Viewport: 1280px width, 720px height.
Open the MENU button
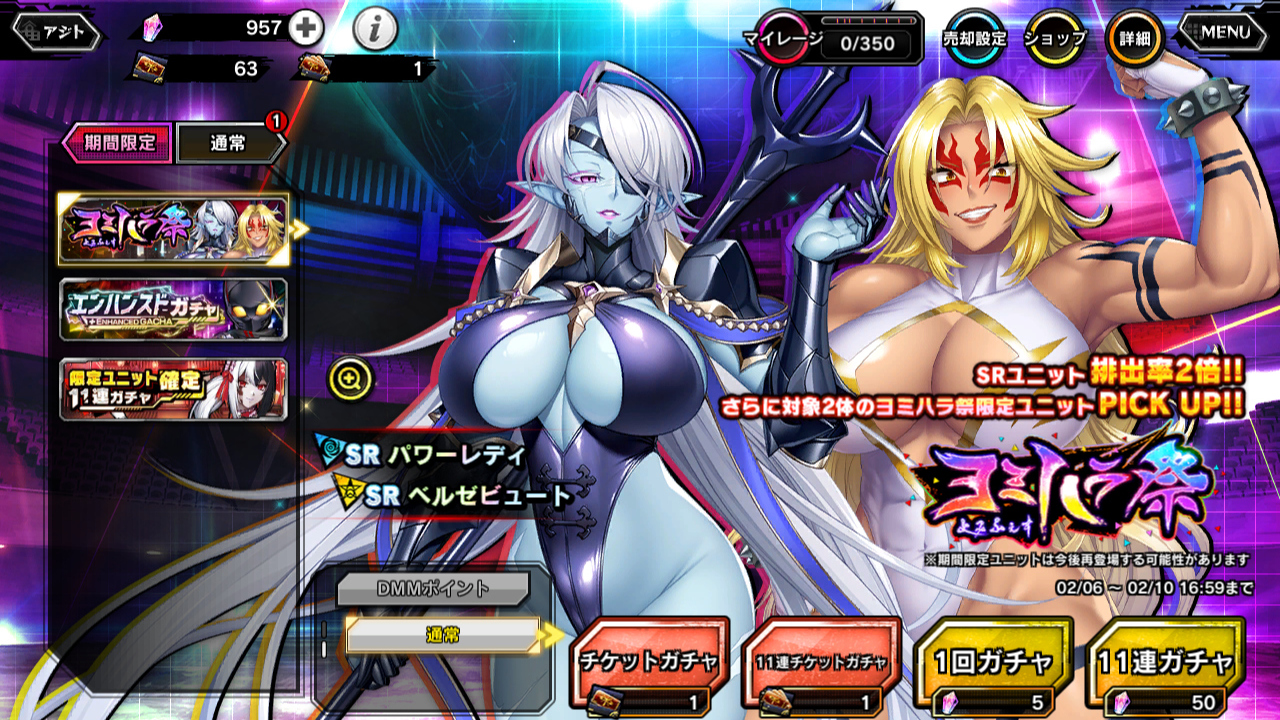[x=1226, y=32]
